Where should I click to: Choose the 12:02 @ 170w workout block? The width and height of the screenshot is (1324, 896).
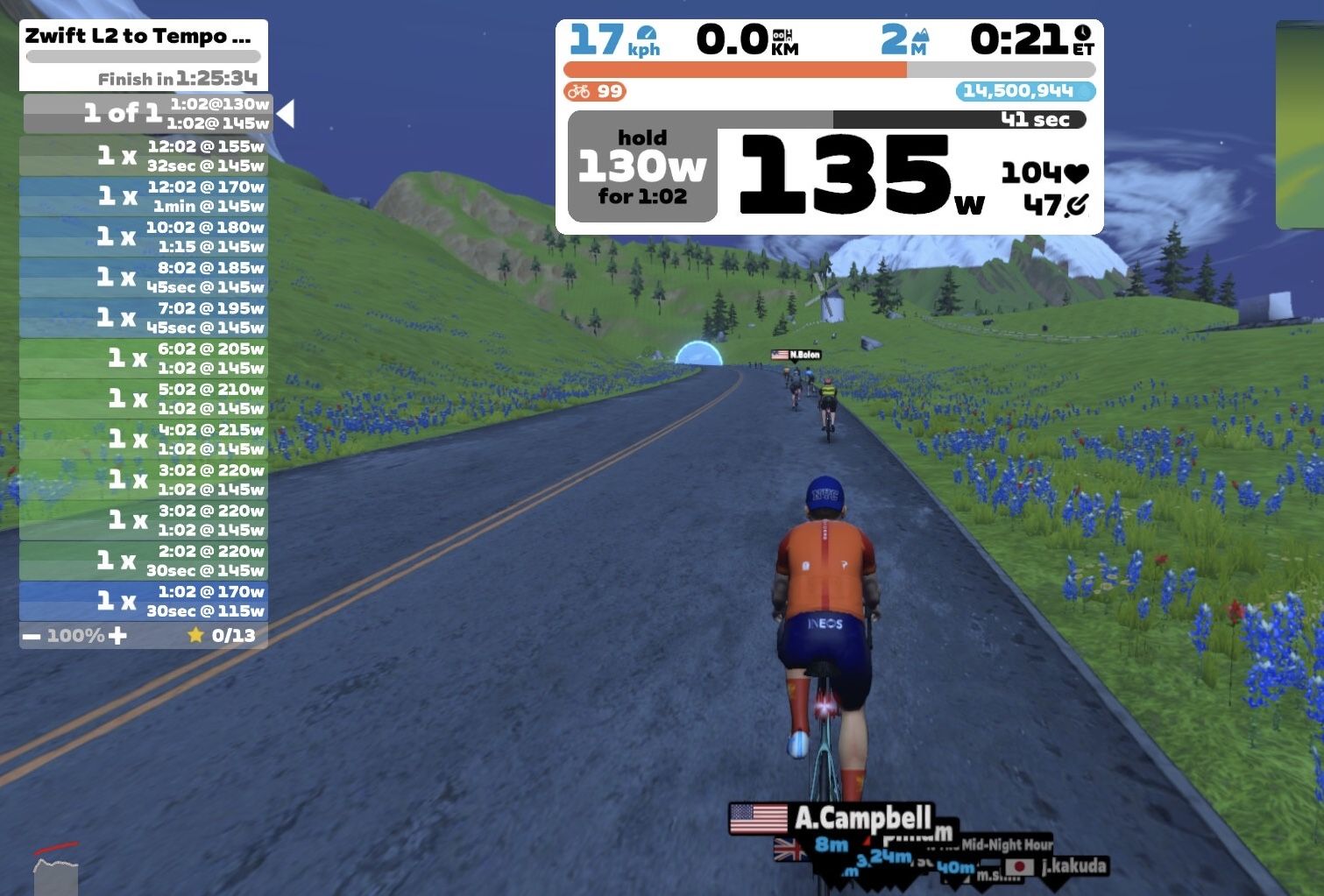click(x=144, y=196)
